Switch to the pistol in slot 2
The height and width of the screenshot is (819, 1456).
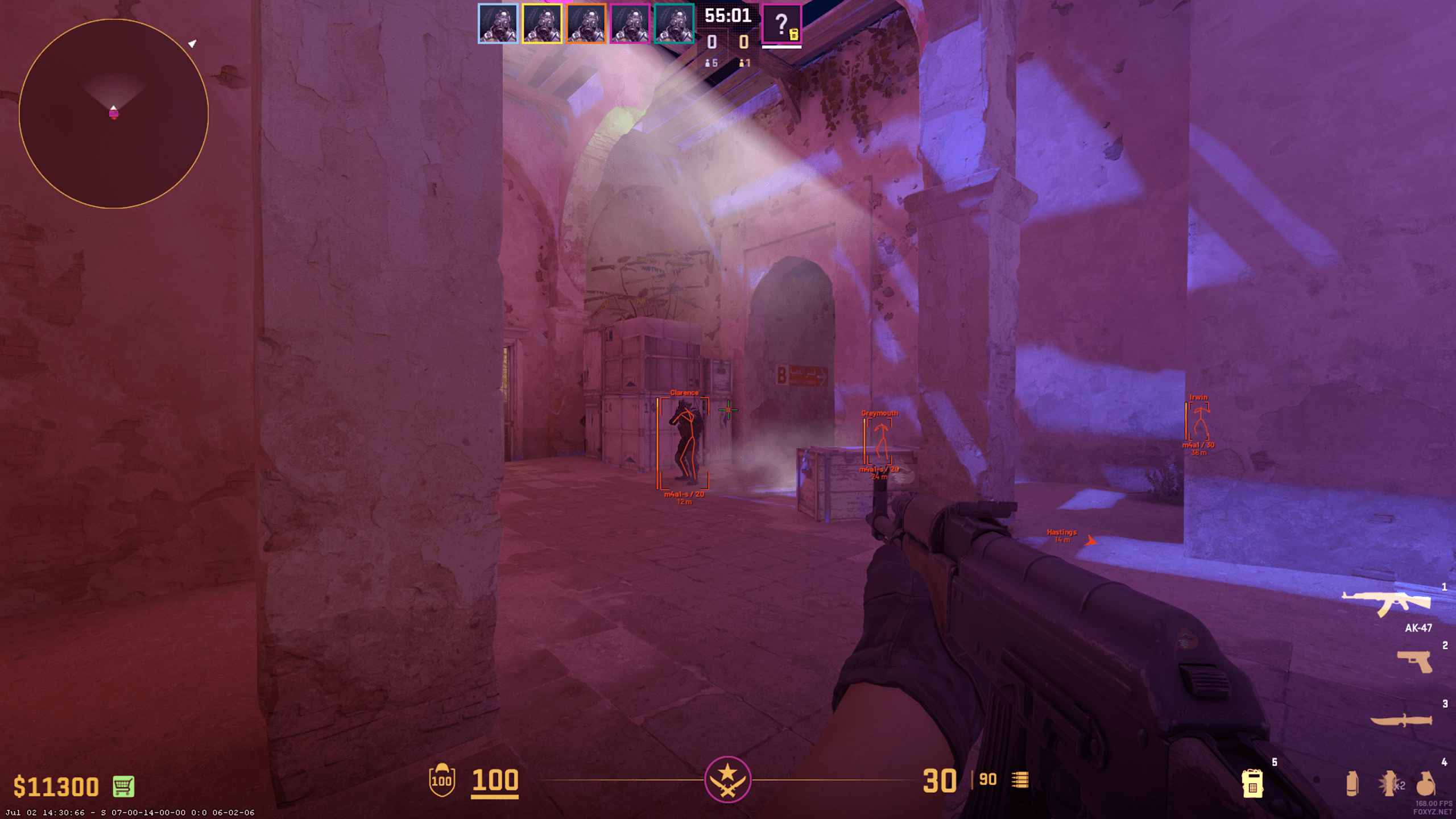[x=1415, y=661]
